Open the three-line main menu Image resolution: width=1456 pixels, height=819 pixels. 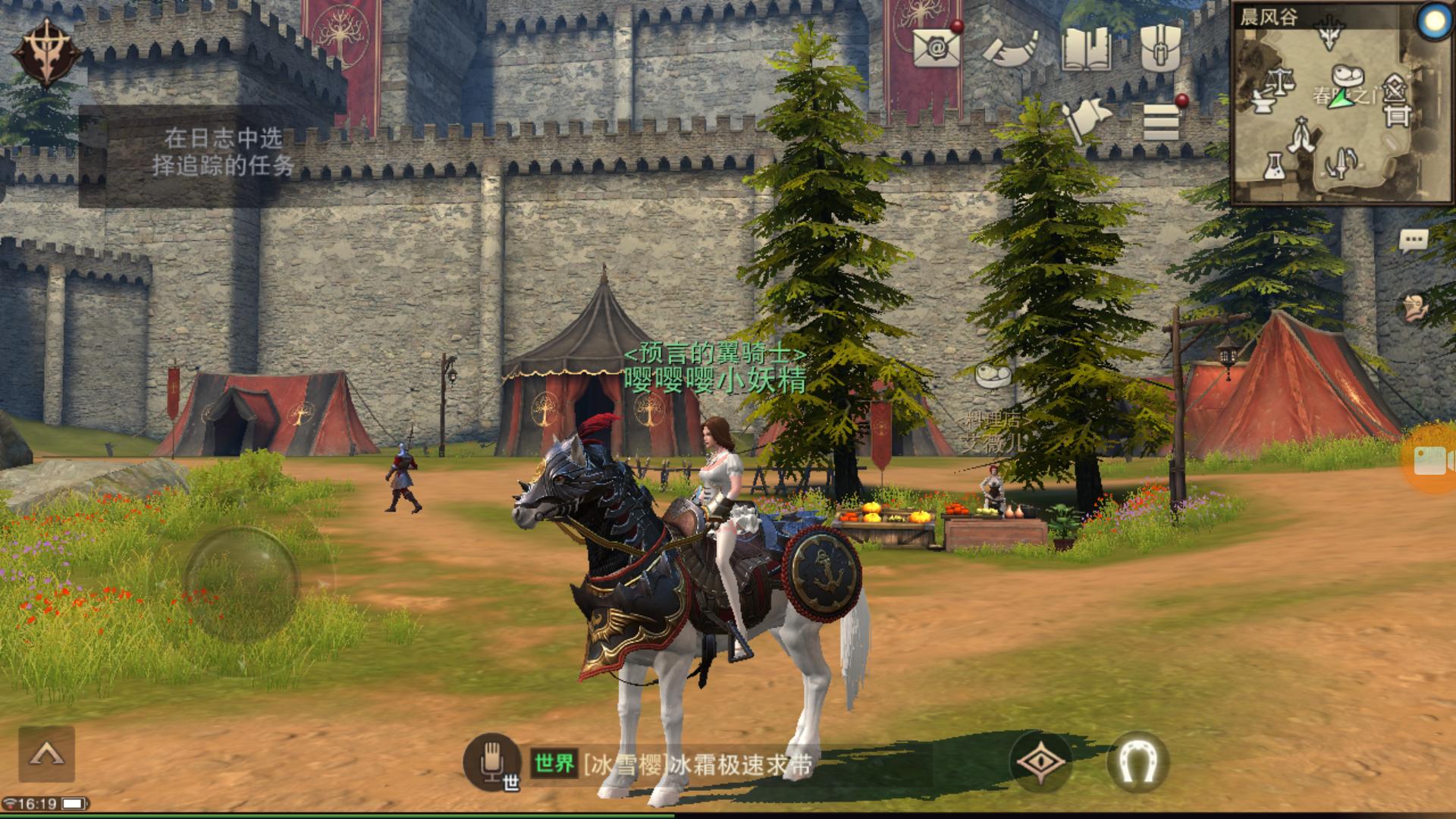(1161, 121)
